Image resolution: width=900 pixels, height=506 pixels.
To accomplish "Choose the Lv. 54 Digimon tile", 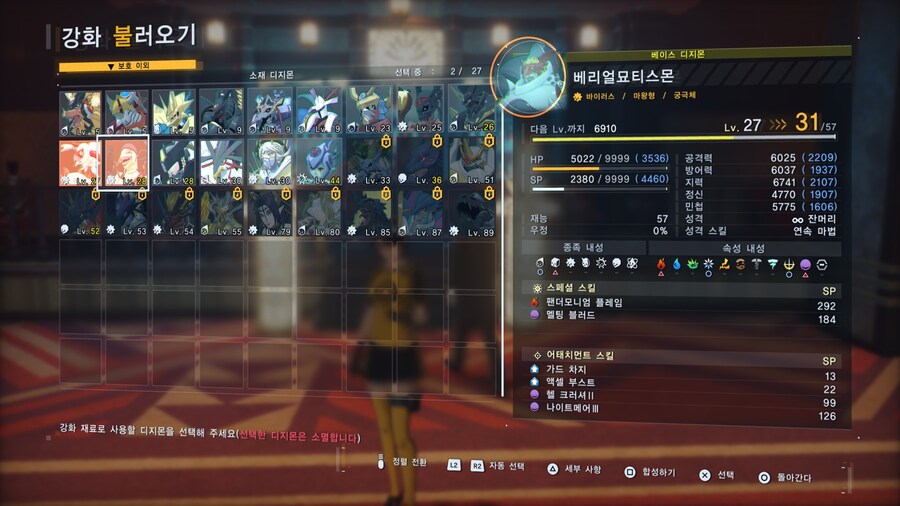I will click(175, 212).
